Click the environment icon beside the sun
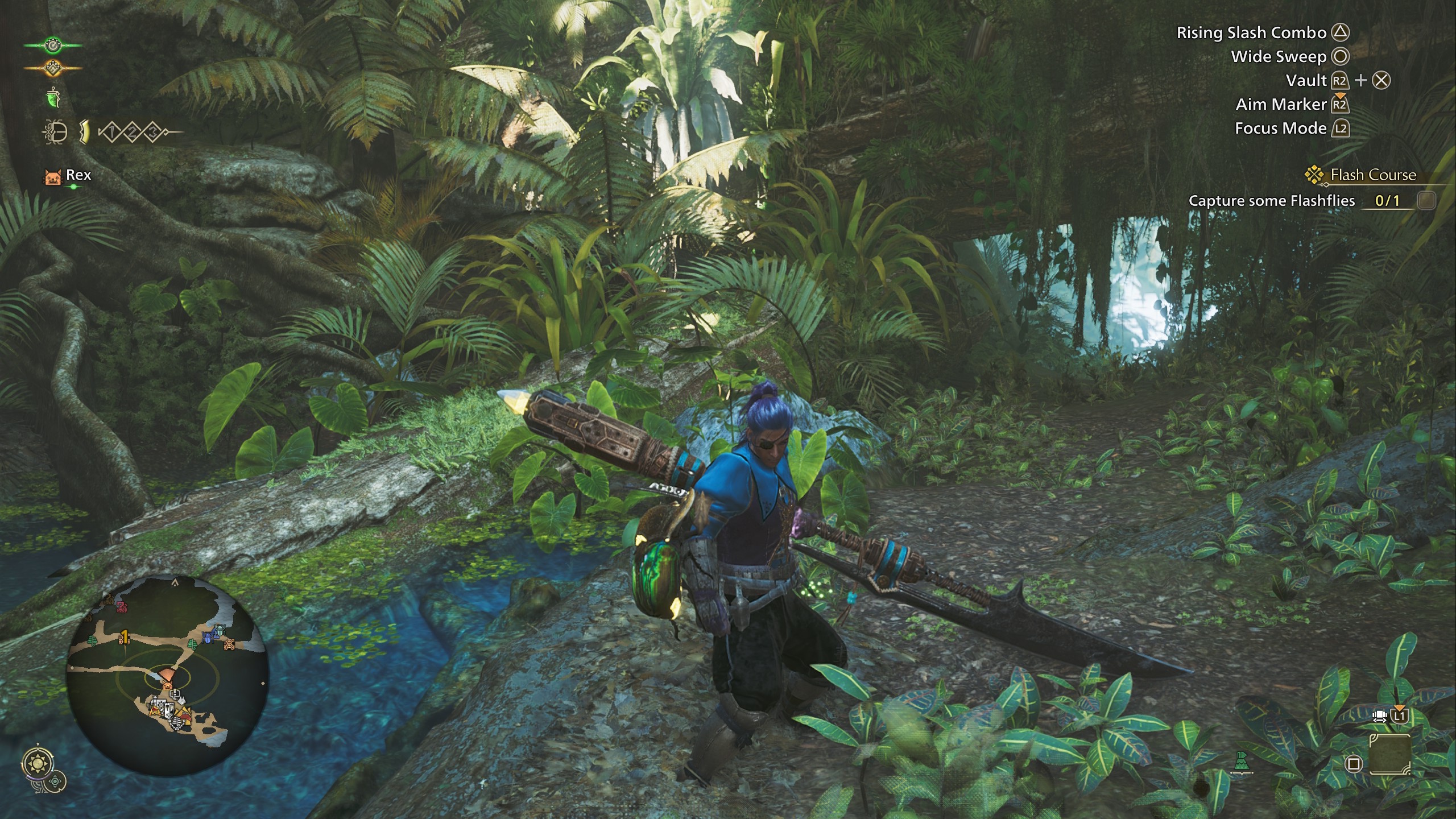This screenshot has width=1456, height=819. 56,781
